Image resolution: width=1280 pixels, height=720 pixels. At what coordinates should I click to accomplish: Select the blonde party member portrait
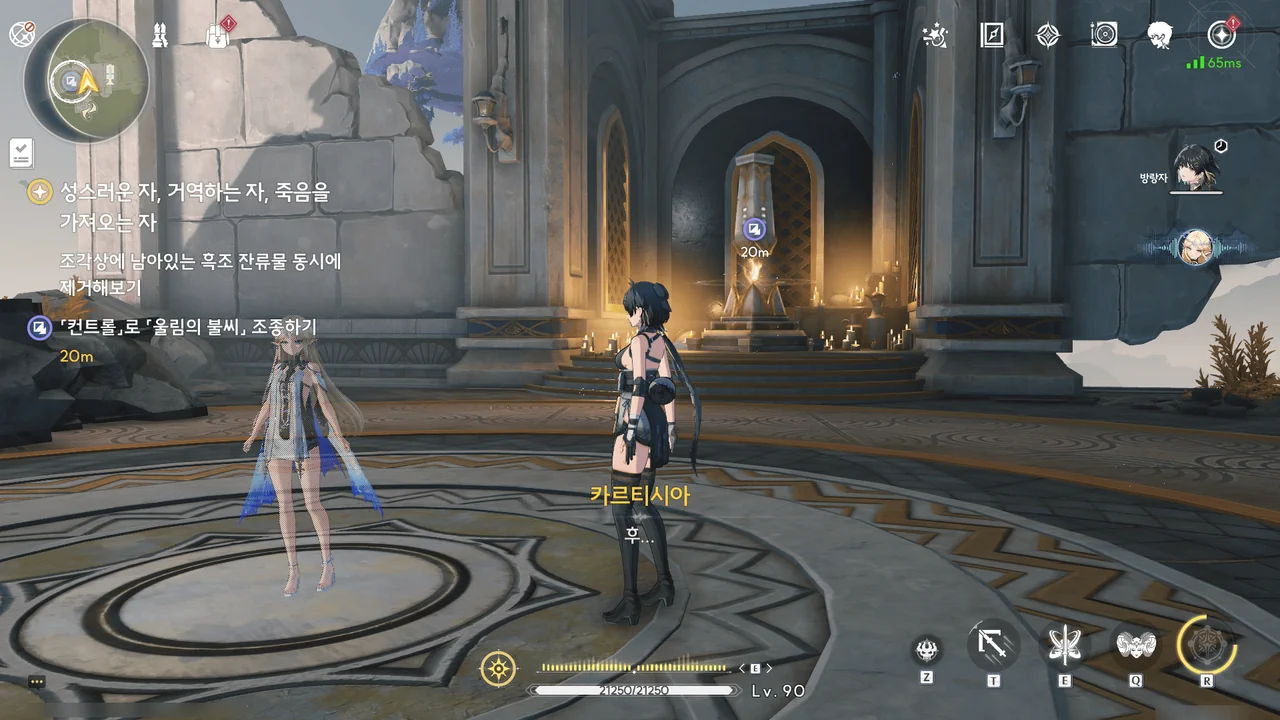pos(1195,246)
